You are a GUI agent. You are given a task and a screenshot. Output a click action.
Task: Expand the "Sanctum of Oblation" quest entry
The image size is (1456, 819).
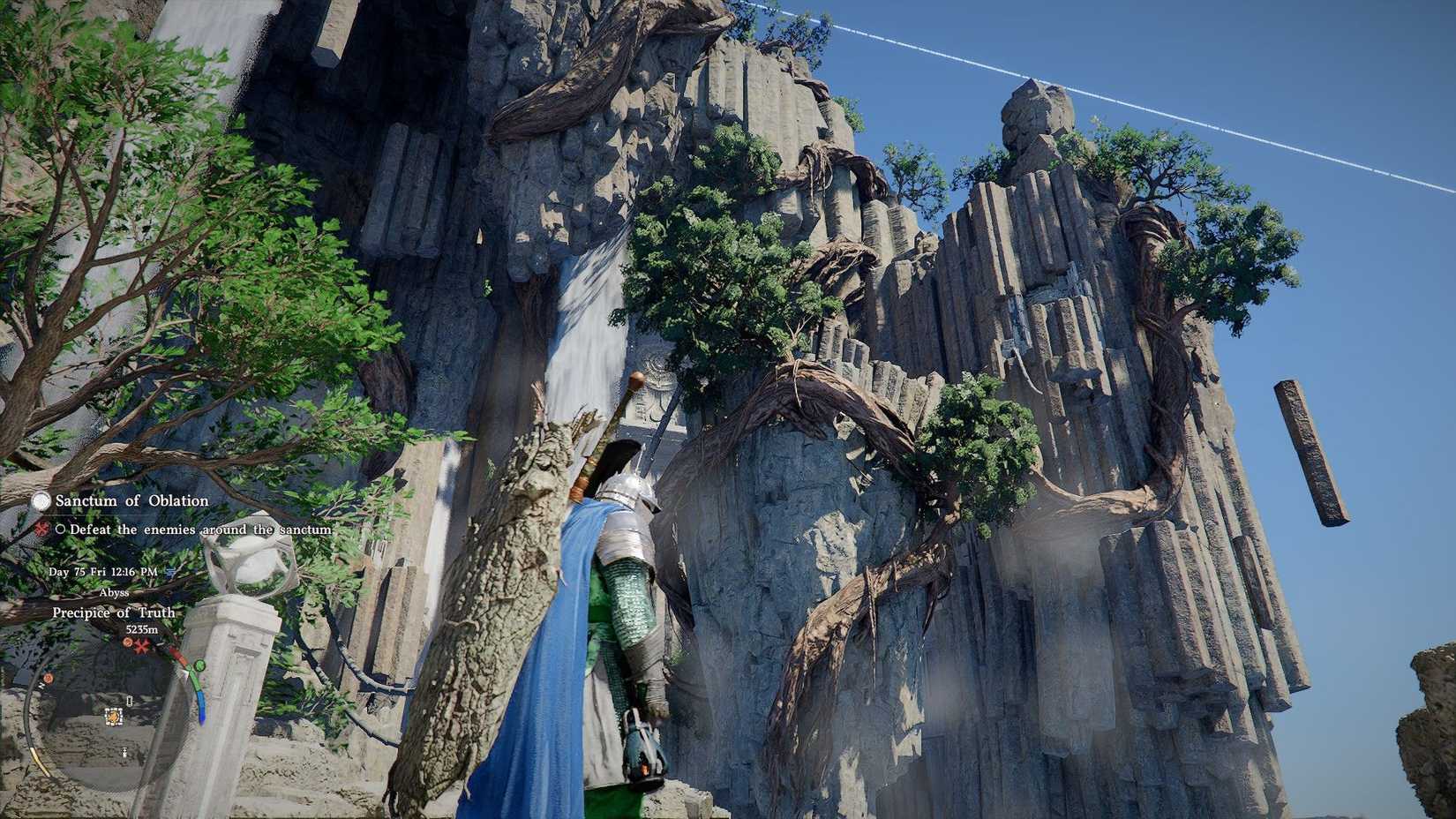[131, 500]
